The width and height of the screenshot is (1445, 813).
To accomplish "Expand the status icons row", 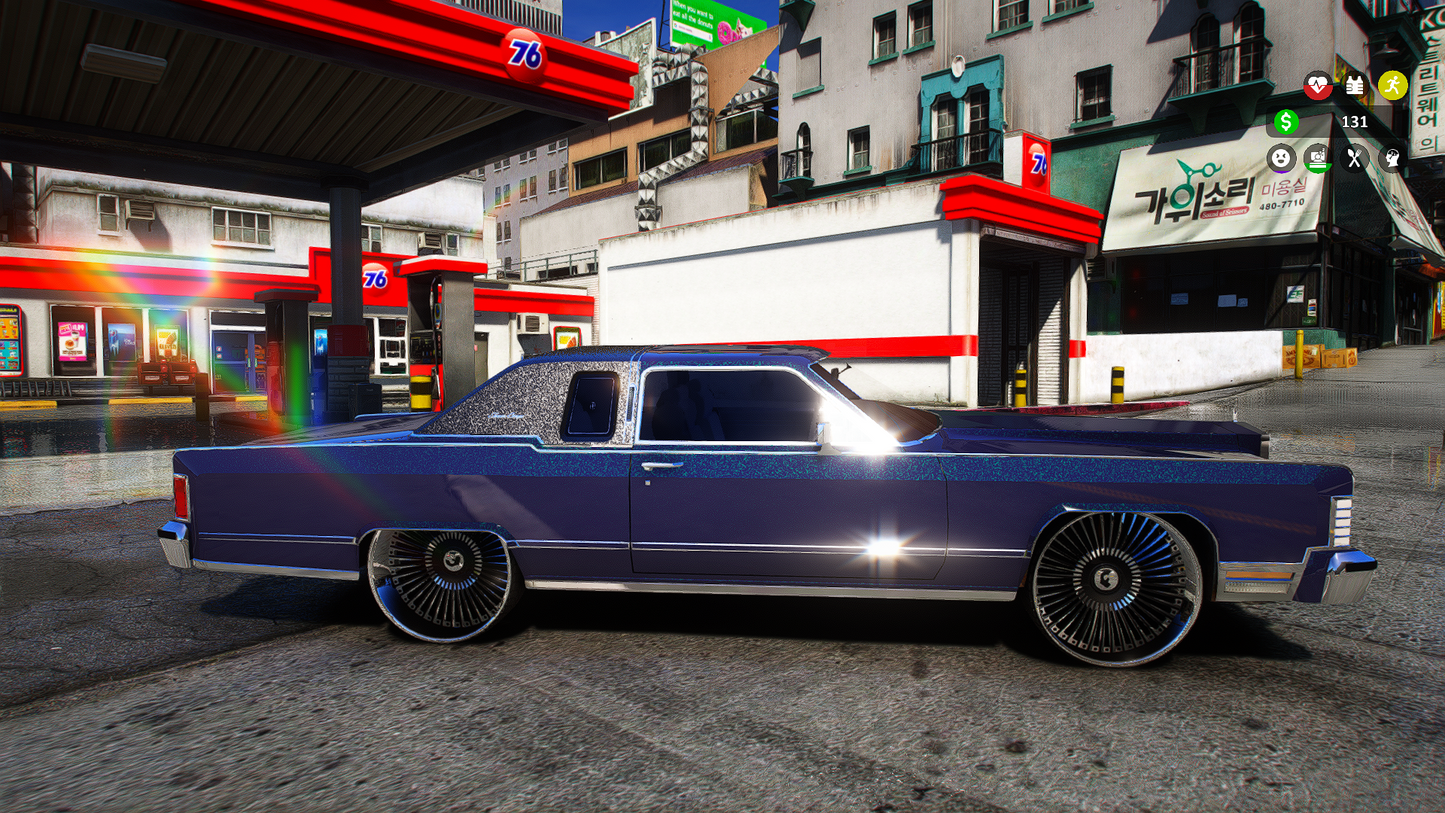I will [1335, 158].
